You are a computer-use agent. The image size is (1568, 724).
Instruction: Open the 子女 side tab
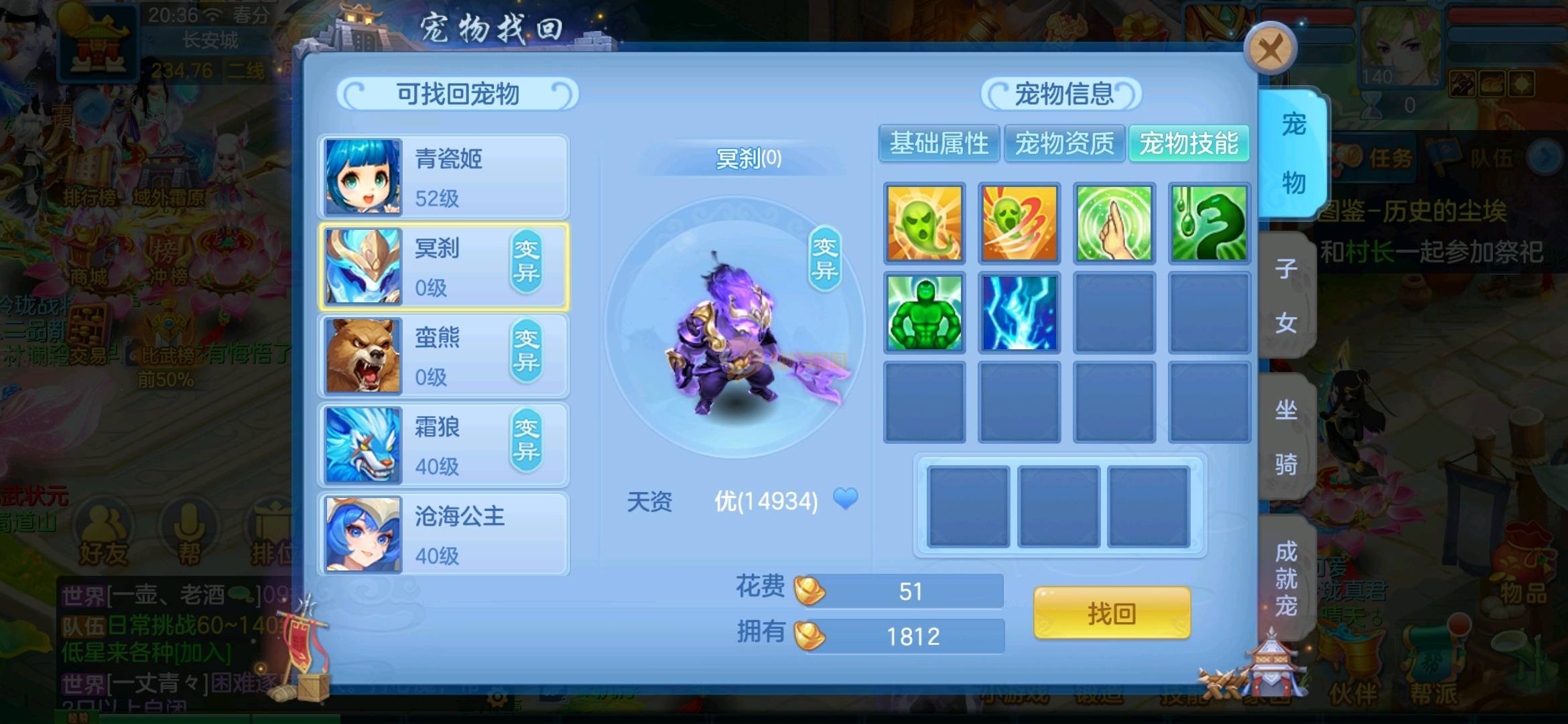(1286, 296)
